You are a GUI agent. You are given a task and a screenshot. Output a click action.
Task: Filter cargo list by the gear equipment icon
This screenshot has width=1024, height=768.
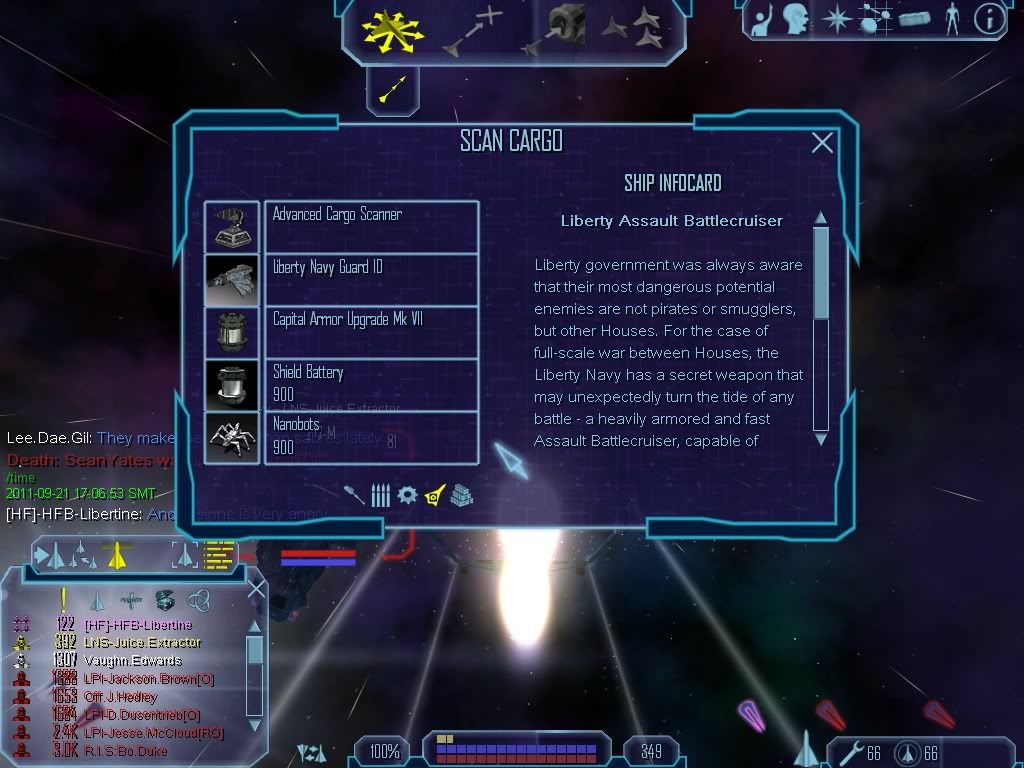click(407, 494)
